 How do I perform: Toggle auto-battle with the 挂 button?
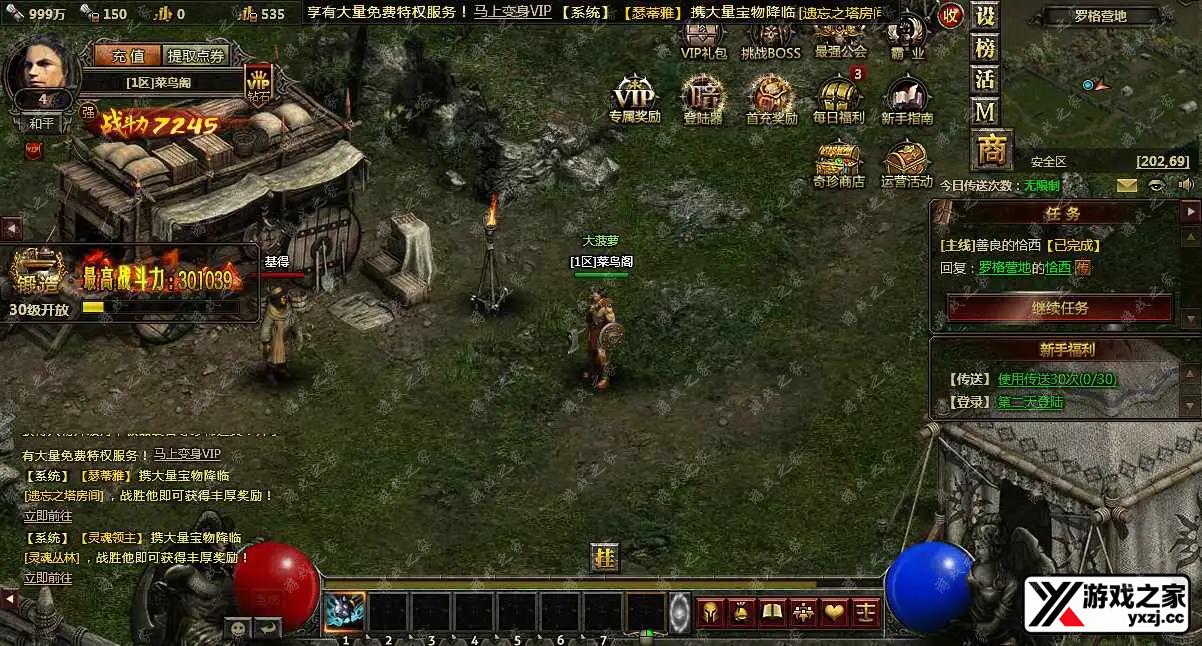pos(605,558)
